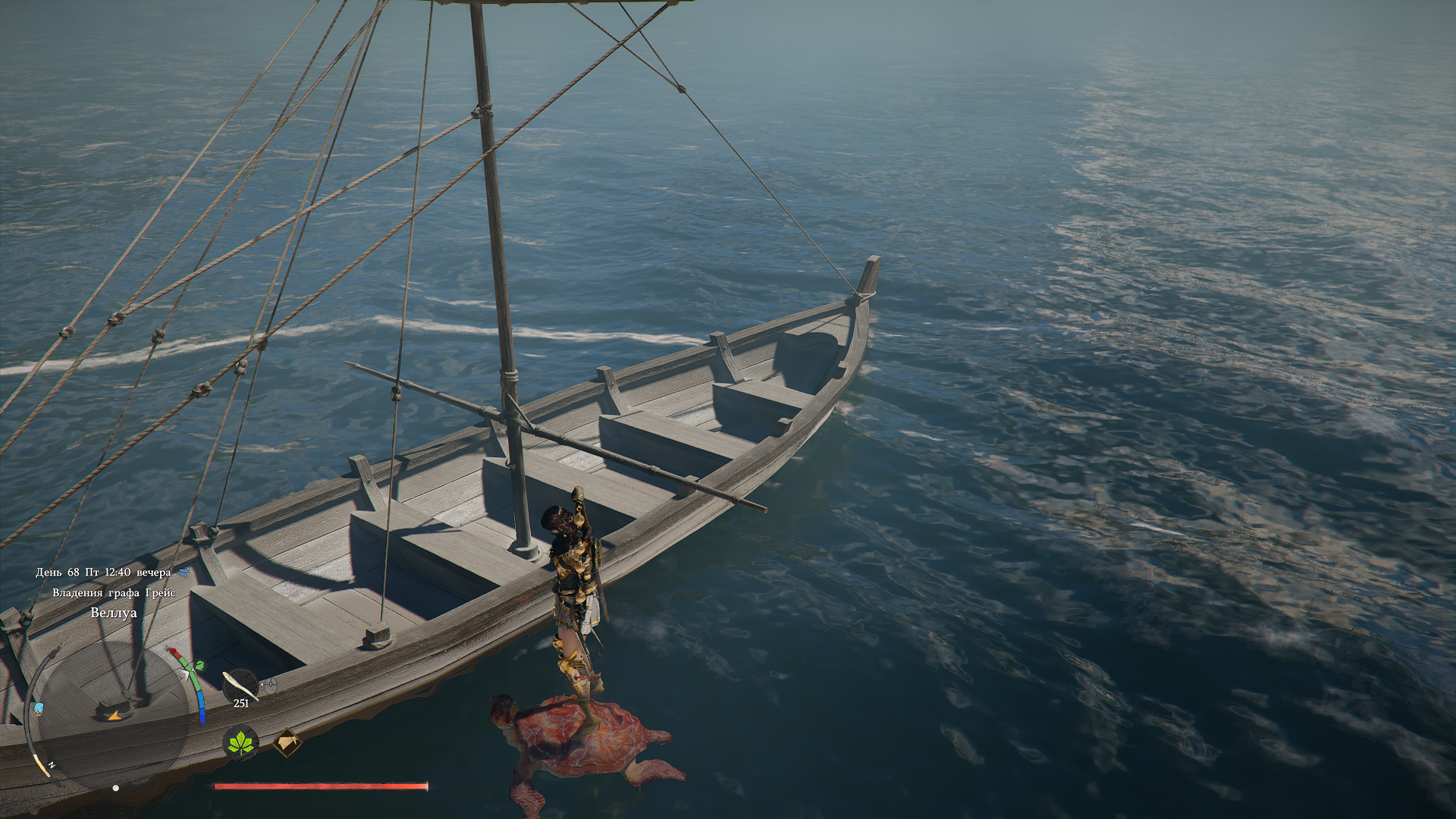Viewport: 1456px width, 819px height.
Task: Click the small green icon beside temperature gauge
Action: click(200, 666)
